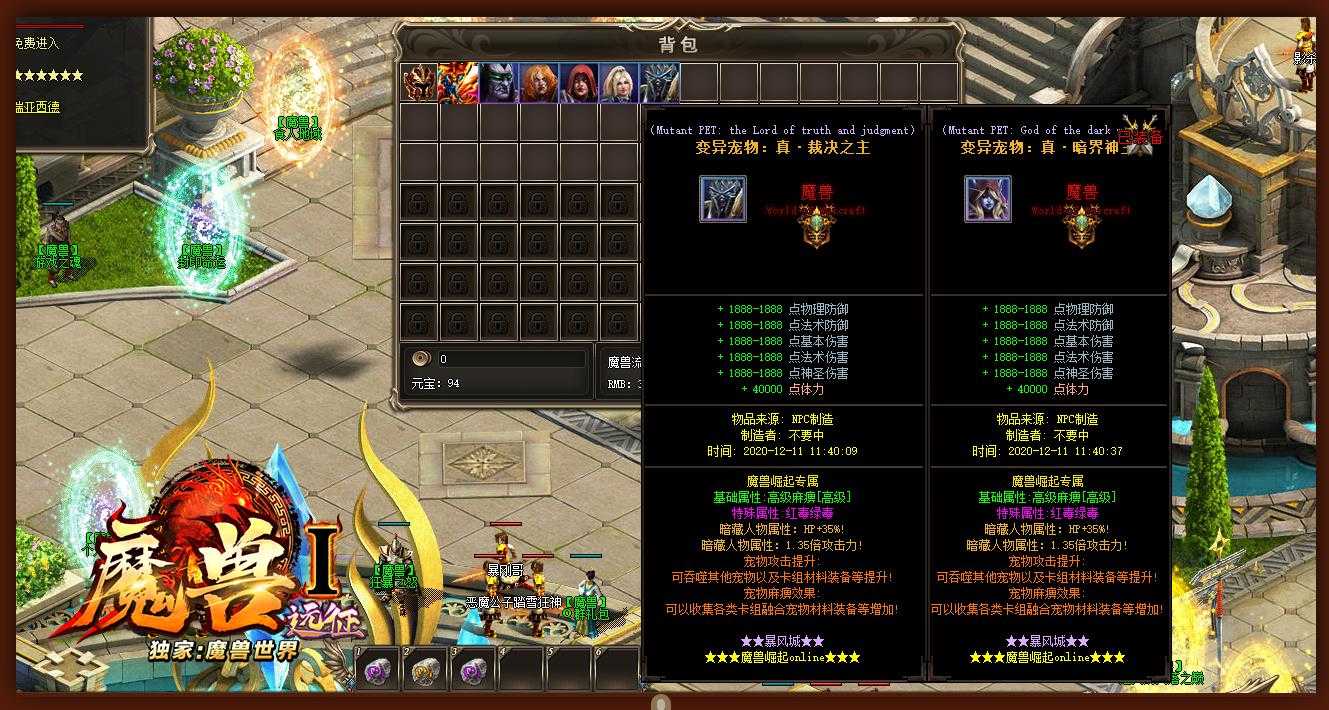1329x710 pixels.
Task: Select the purple-skinned demon pet portrait
Action: (x=499, y=83)
